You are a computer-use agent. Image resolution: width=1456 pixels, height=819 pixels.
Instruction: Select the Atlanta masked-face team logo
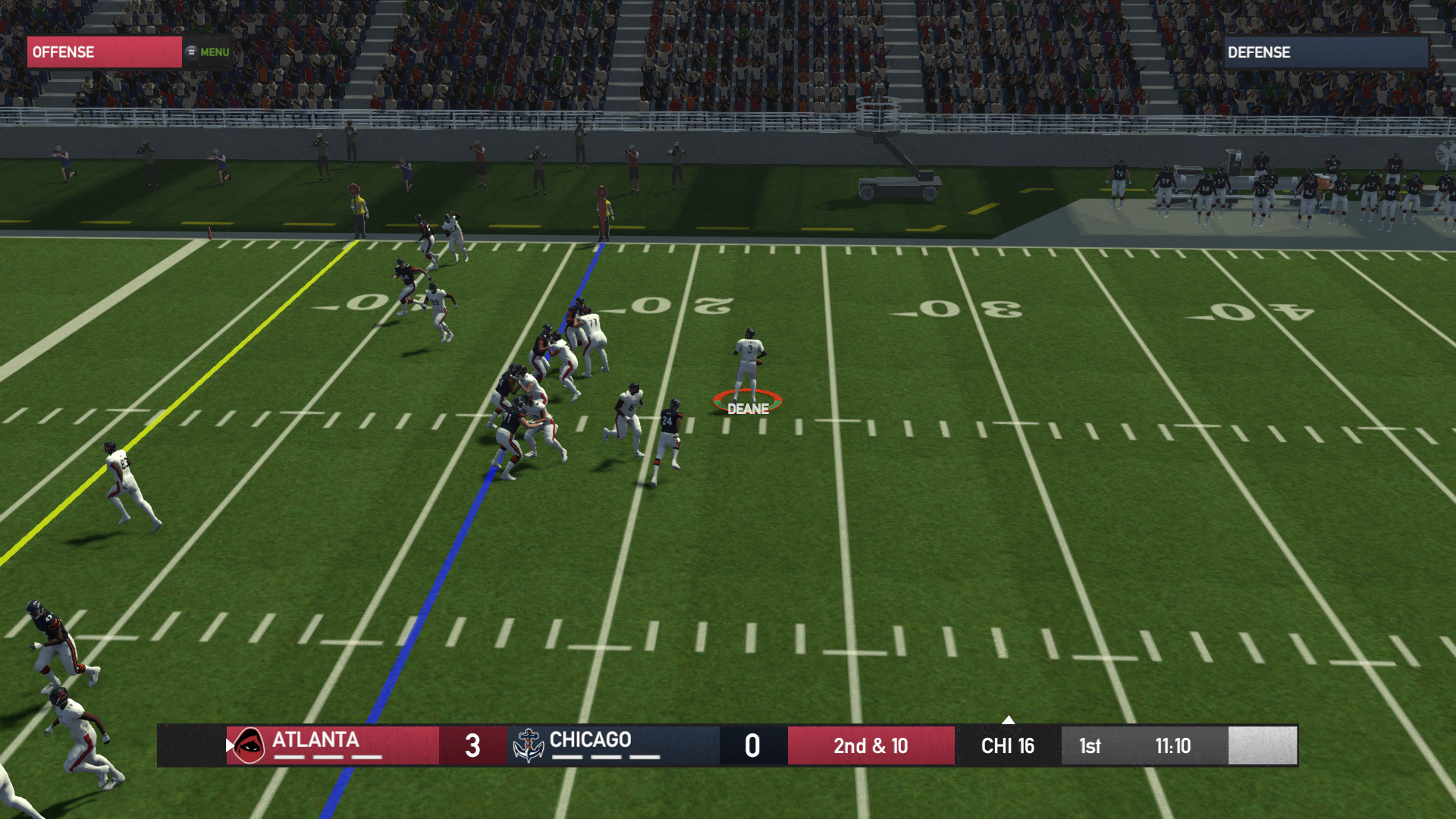[249, 745]
